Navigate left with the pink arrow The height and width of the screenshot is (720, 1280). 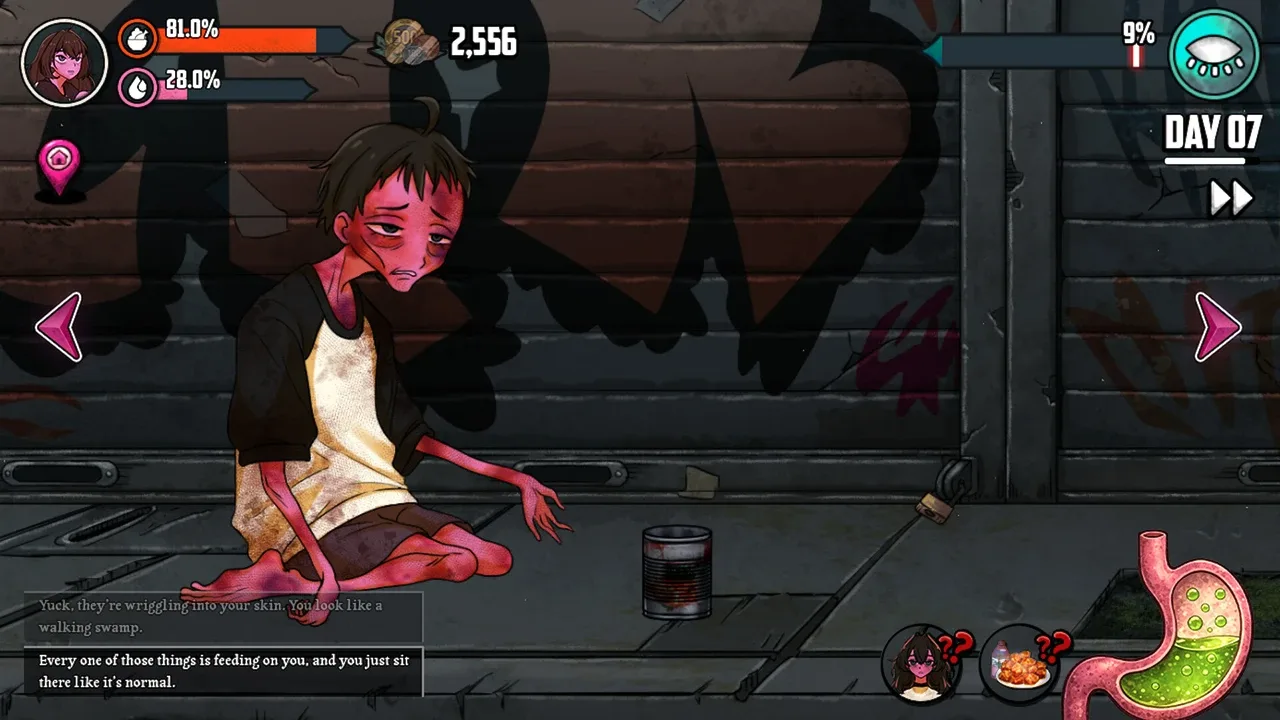click(59, 327)
